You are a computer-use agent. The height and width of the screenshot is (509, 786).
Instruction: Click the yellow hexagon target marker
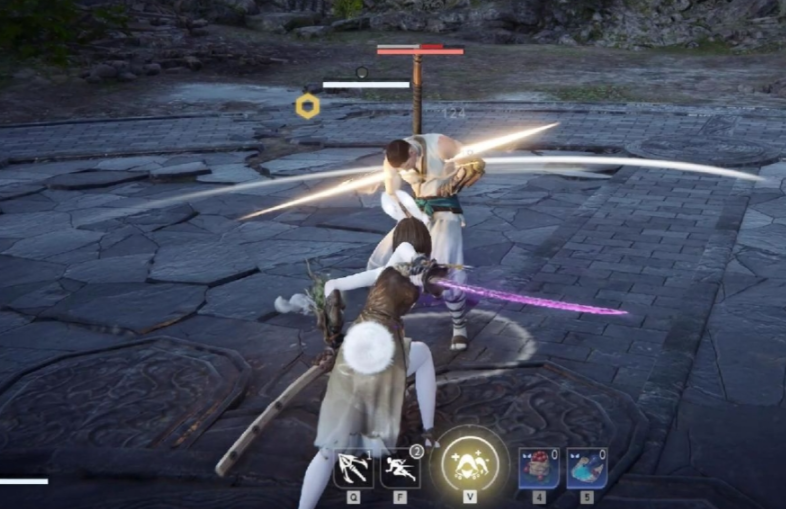(308, 106)
